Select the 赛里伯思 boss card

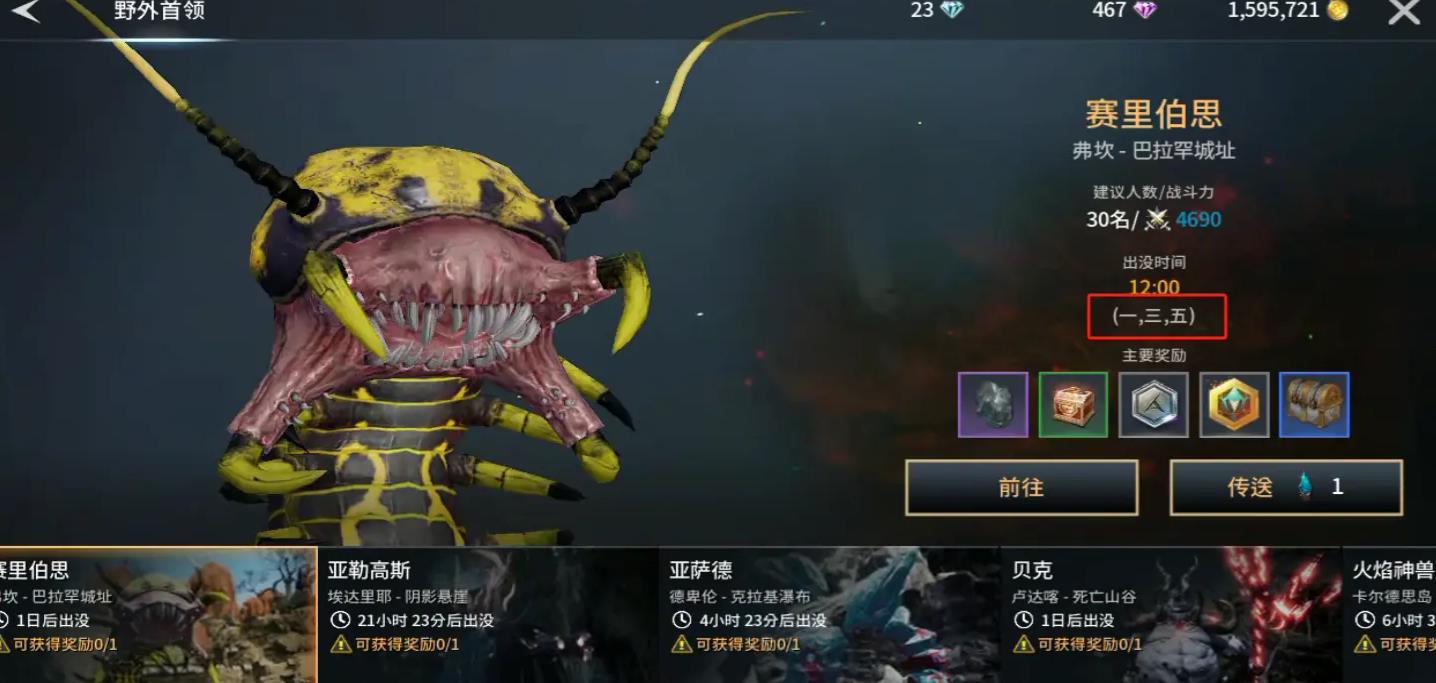point(158,614)
